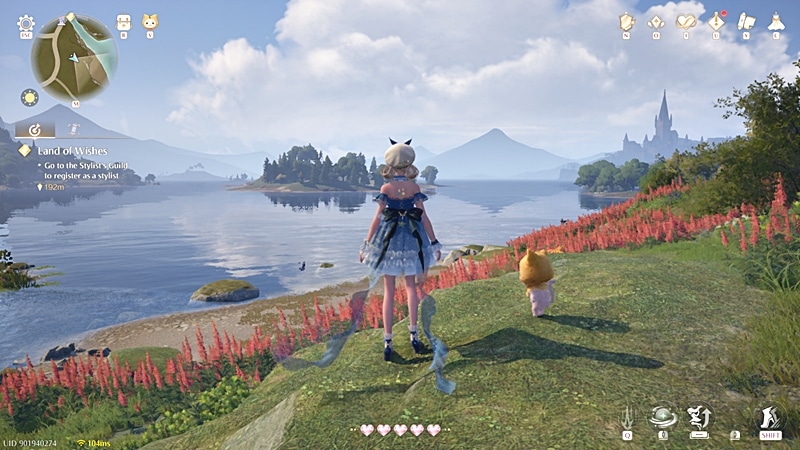Activate the jump ability icon
Screen dimensions: 800x450
(699, 416)
